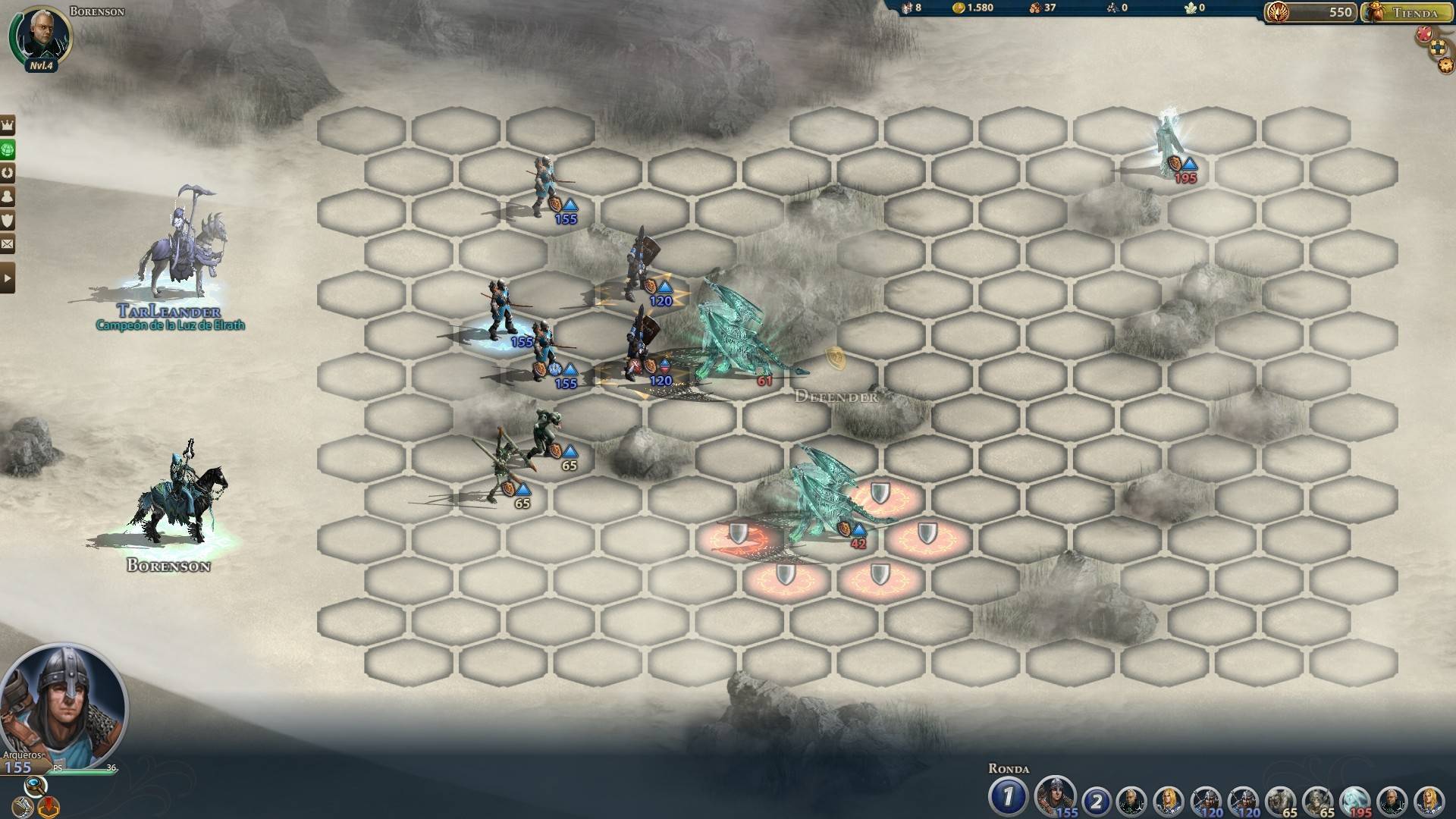The width and height of the screenshot is (1456, 819).
Task: Open the friends silhouette sidebar menu
Action: [8, 196]
